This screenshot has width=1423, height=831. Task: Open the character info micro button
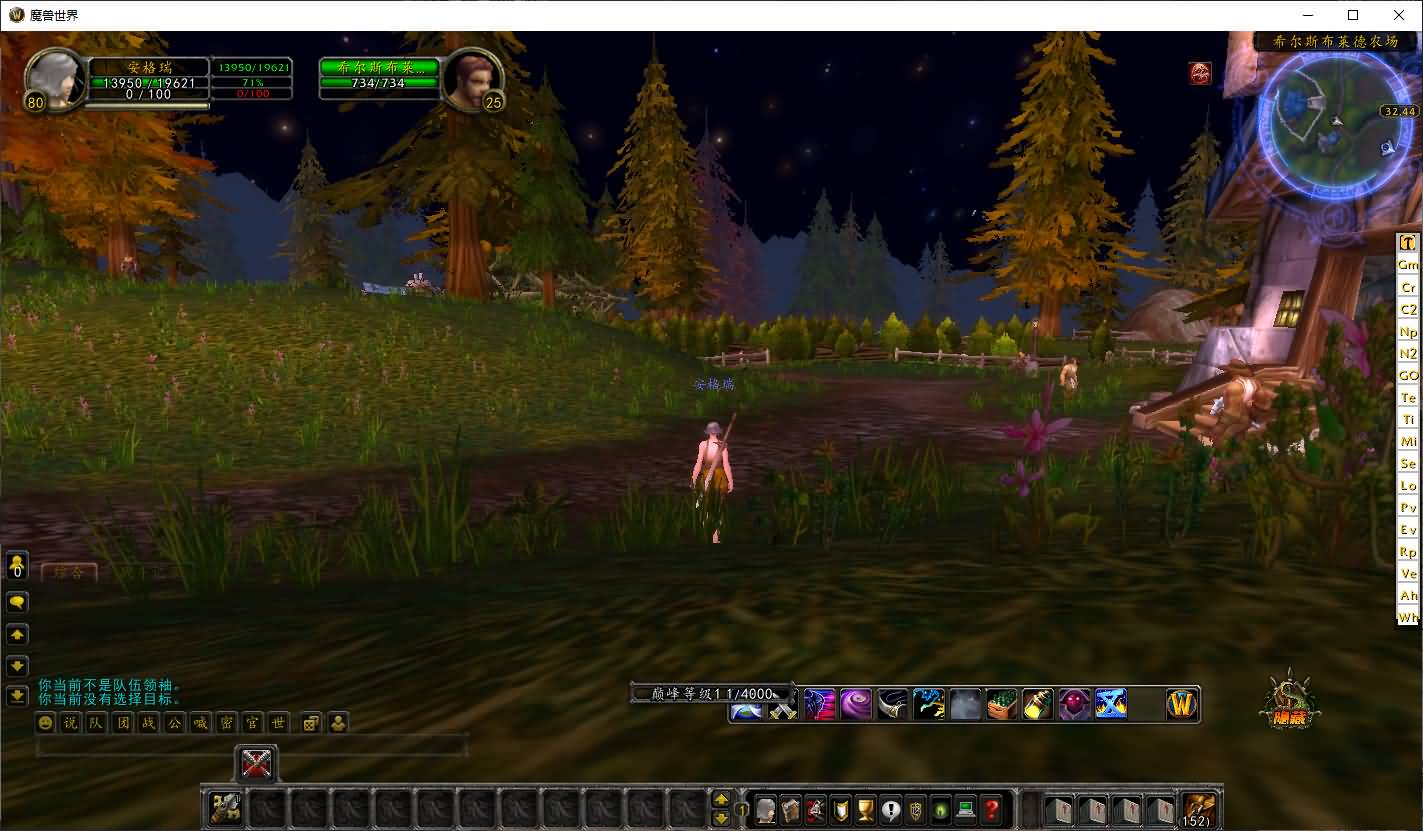pyautogui.click(x=766, y=809)
